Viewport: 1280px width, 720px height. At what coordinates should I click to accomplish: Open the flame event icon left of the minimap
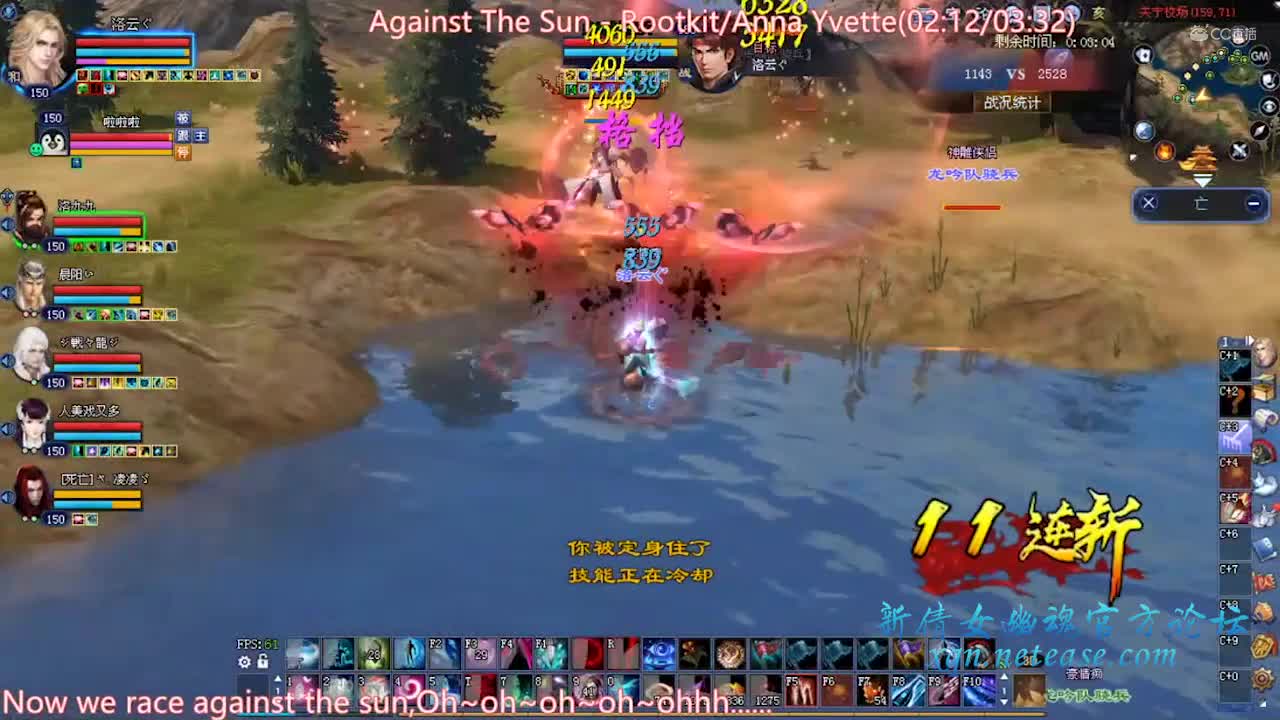(x=1166, y=153)
